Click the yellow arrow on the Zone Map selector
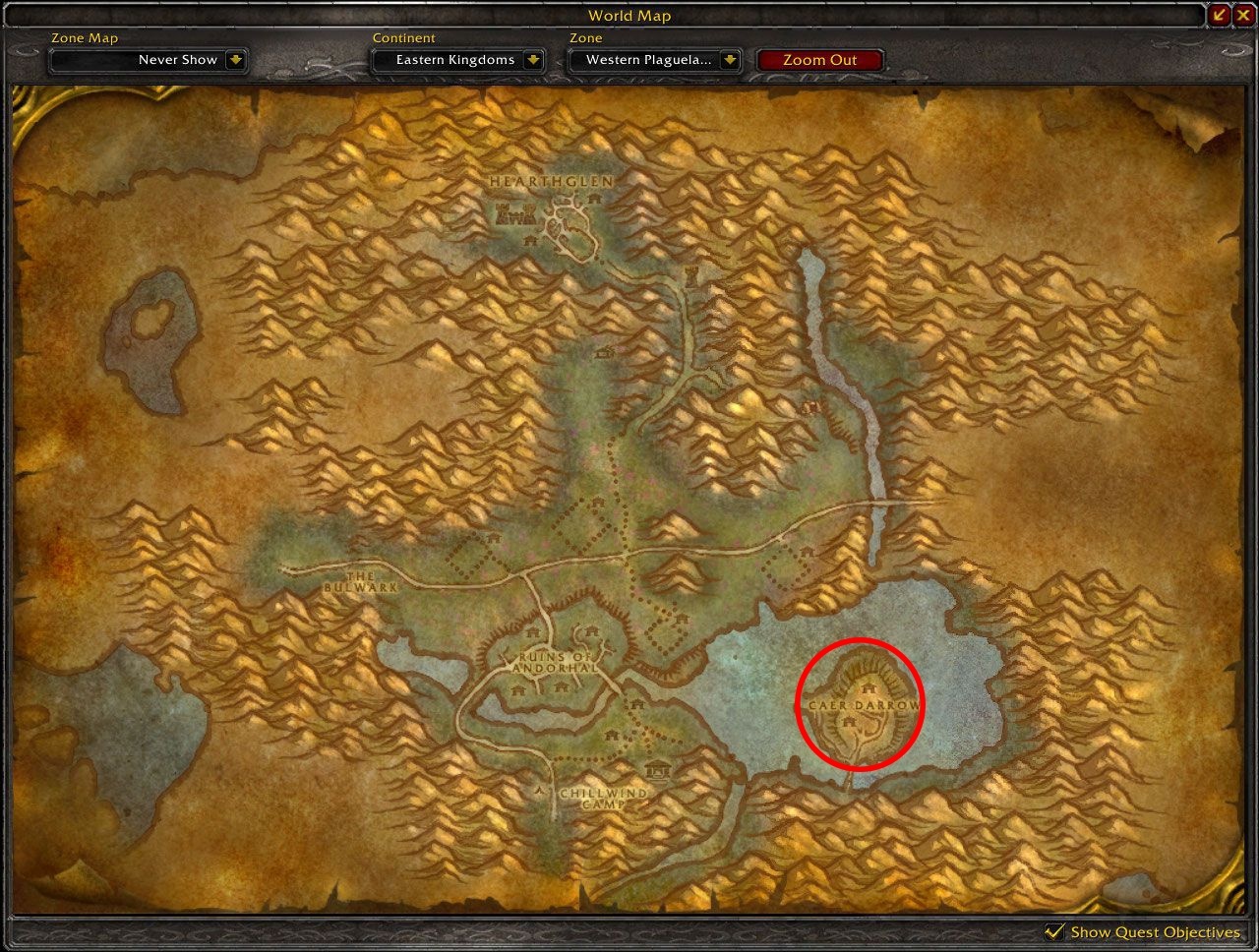Image resolution: width=1259 pixels, height=952 pixels. point(235,60)
